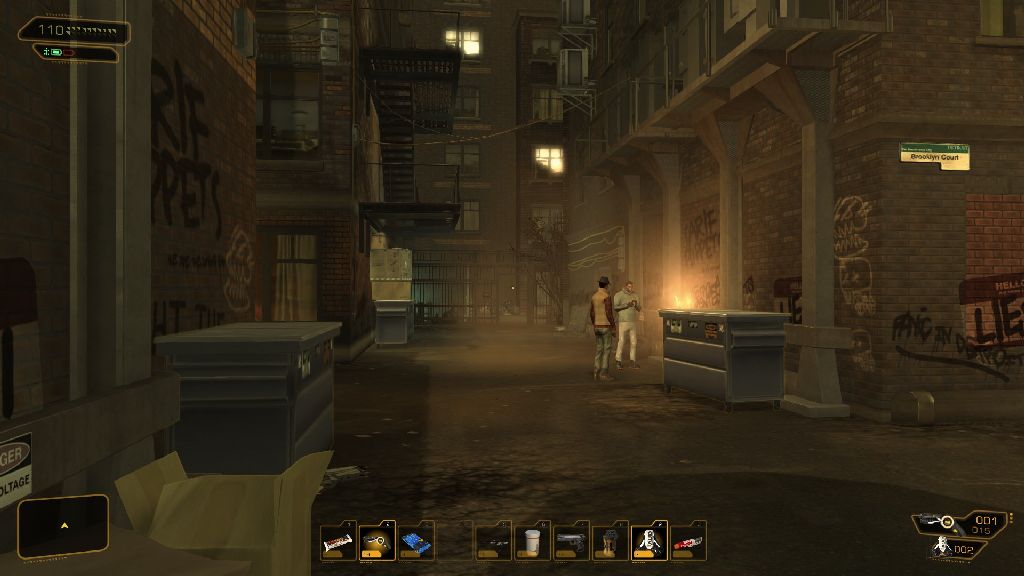Select the red candy bar slot
Viewport: 1024px width, 576px height.
(x=689, y=542)
